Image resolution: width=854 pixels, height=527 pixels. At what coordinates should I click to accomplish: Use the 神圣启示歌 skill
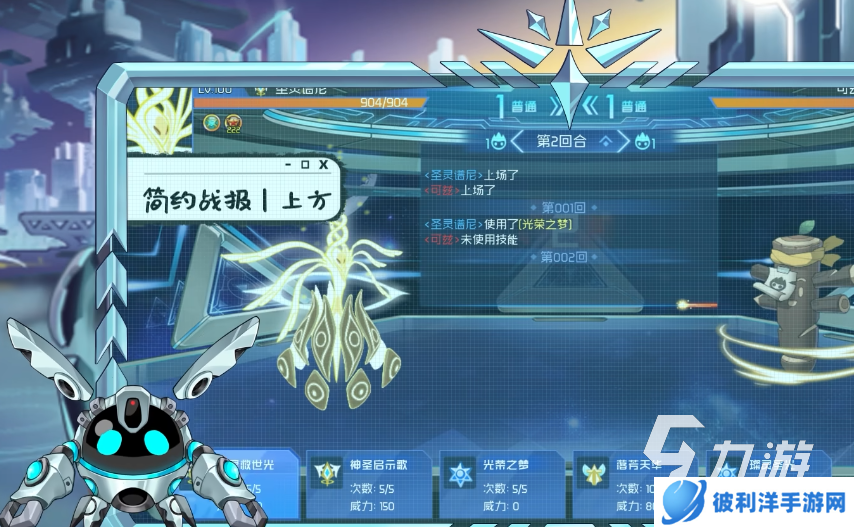[x=367, y=481]
